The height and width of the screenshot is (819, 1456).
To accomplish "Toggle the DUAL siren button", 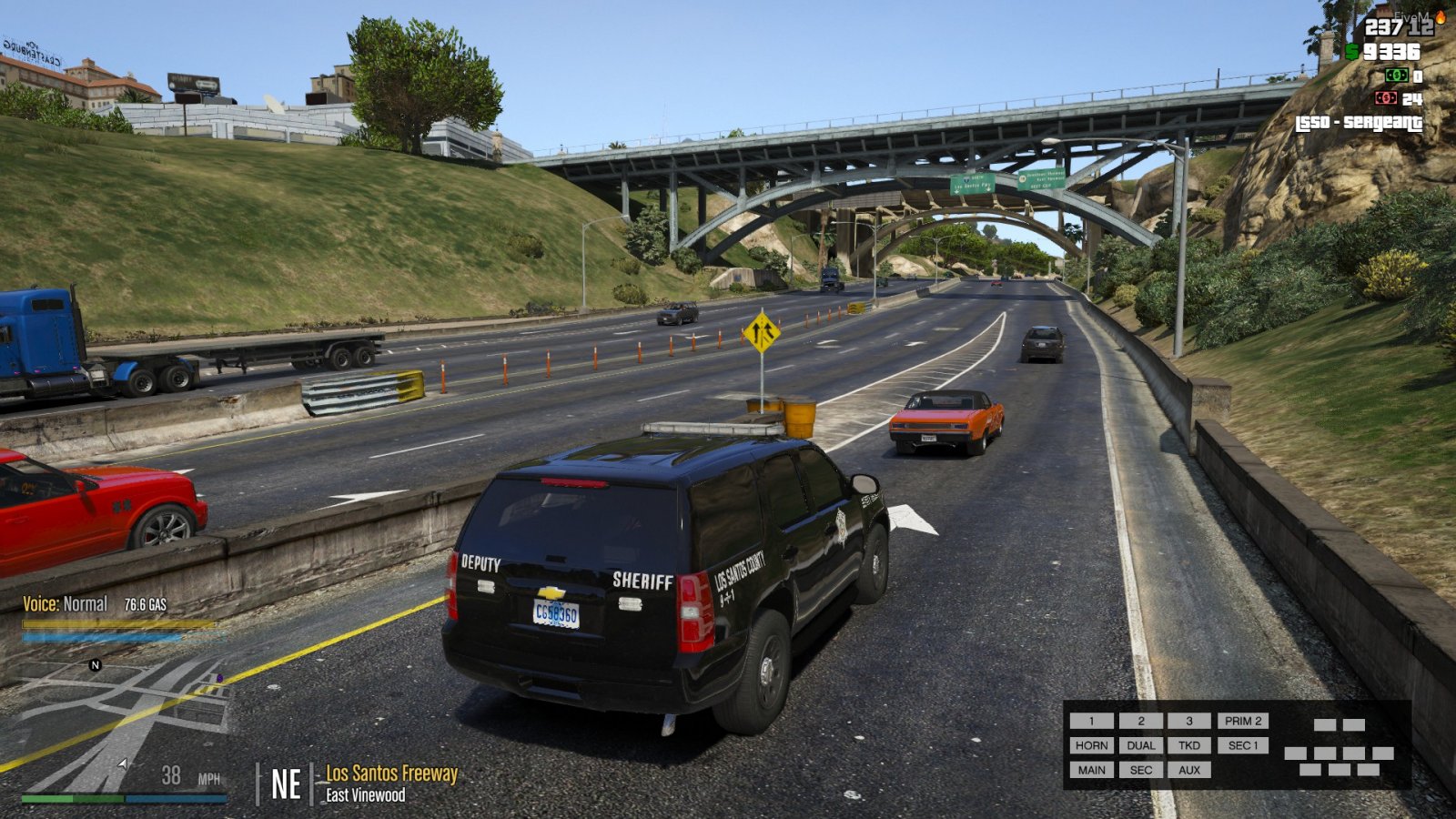I will 1140,745.
